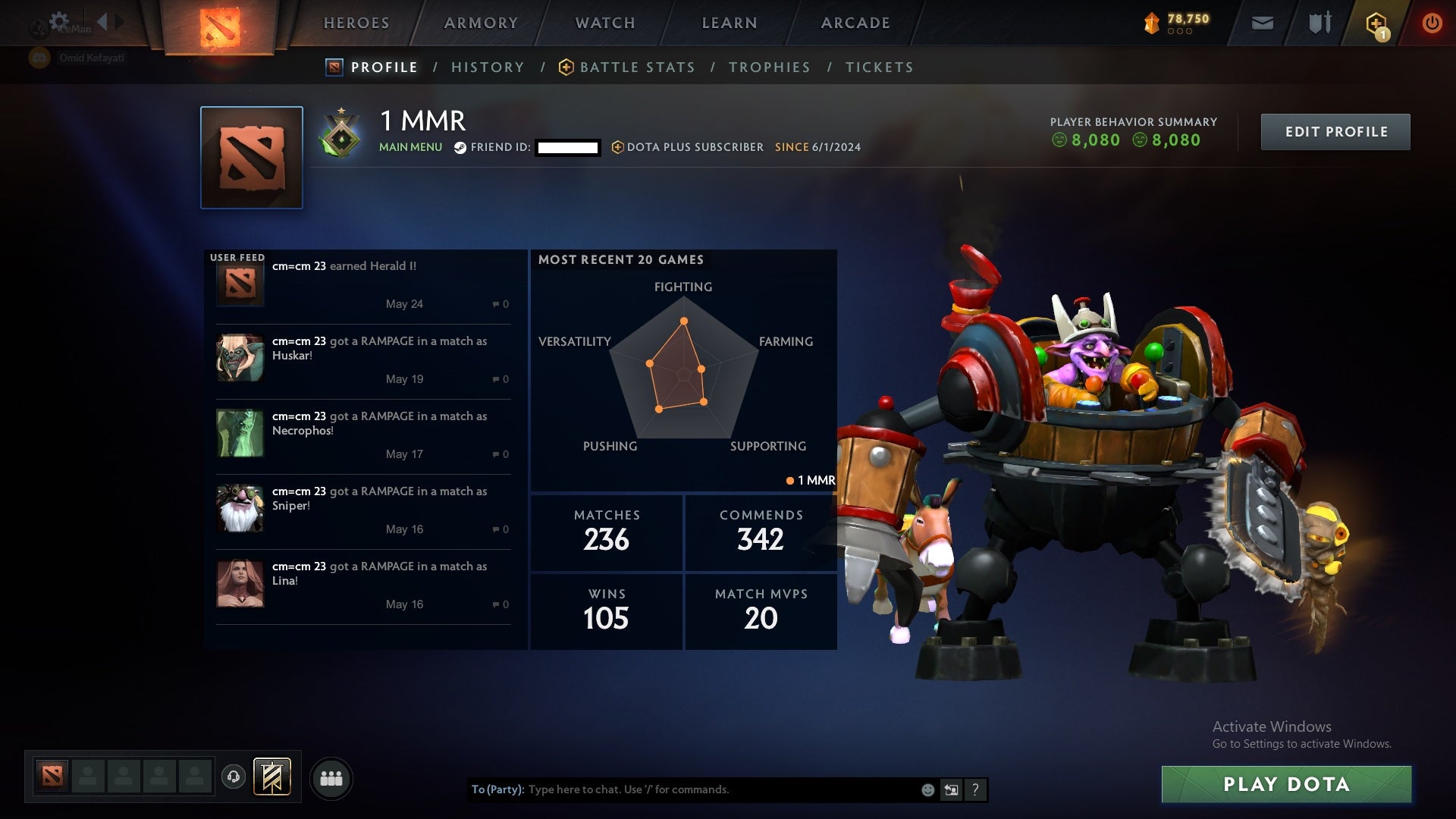The image size is (1456, 819).
Task: Click the 1 MMR legend dot on radar chart
Action: pos(790,480)
